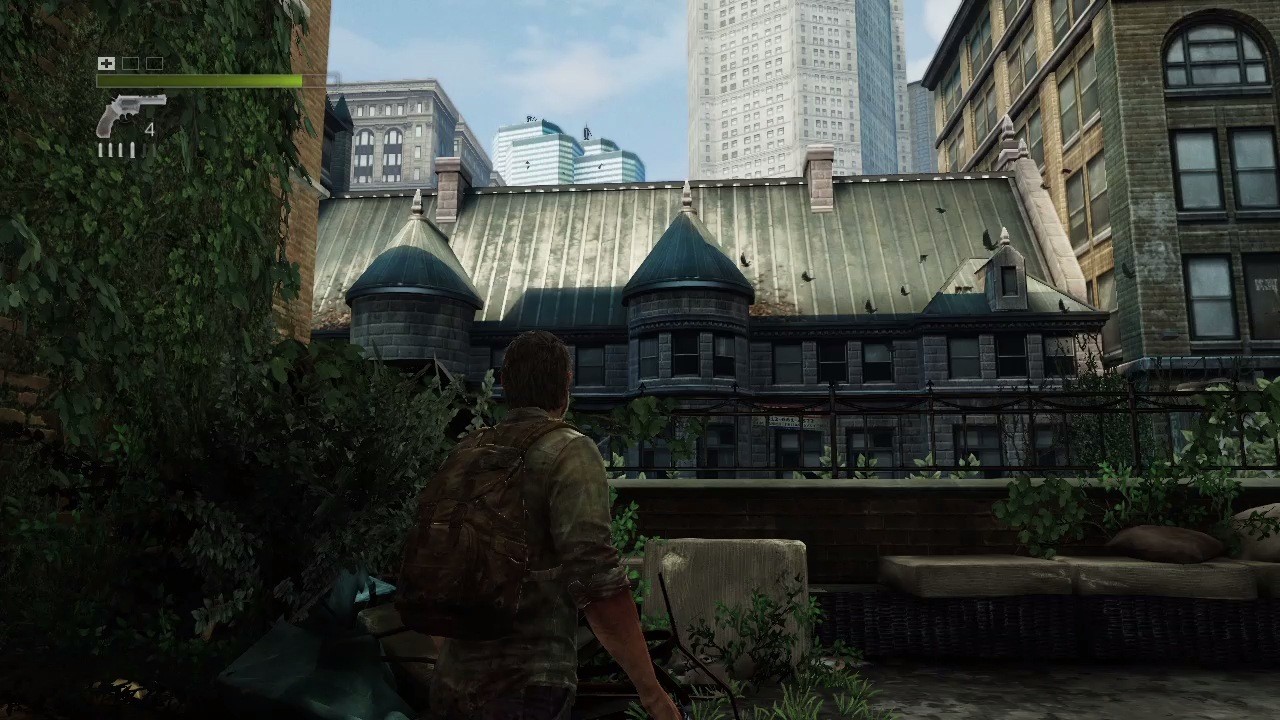
Task: Select the first bullet icon under the revolver
Action: 100,148
